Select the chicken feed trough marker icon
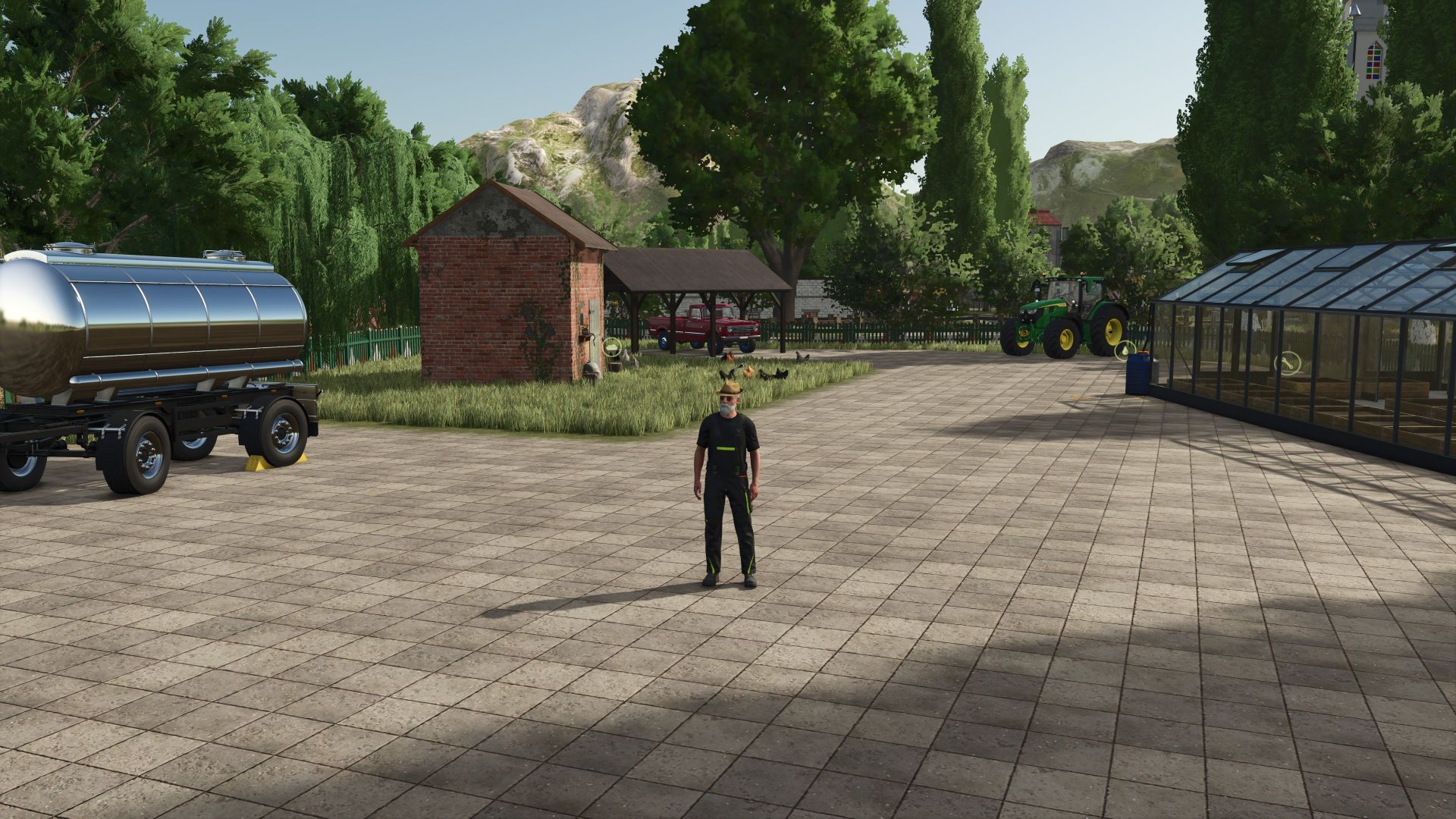This screenshot has width=1456, height=819. (612, 347)
